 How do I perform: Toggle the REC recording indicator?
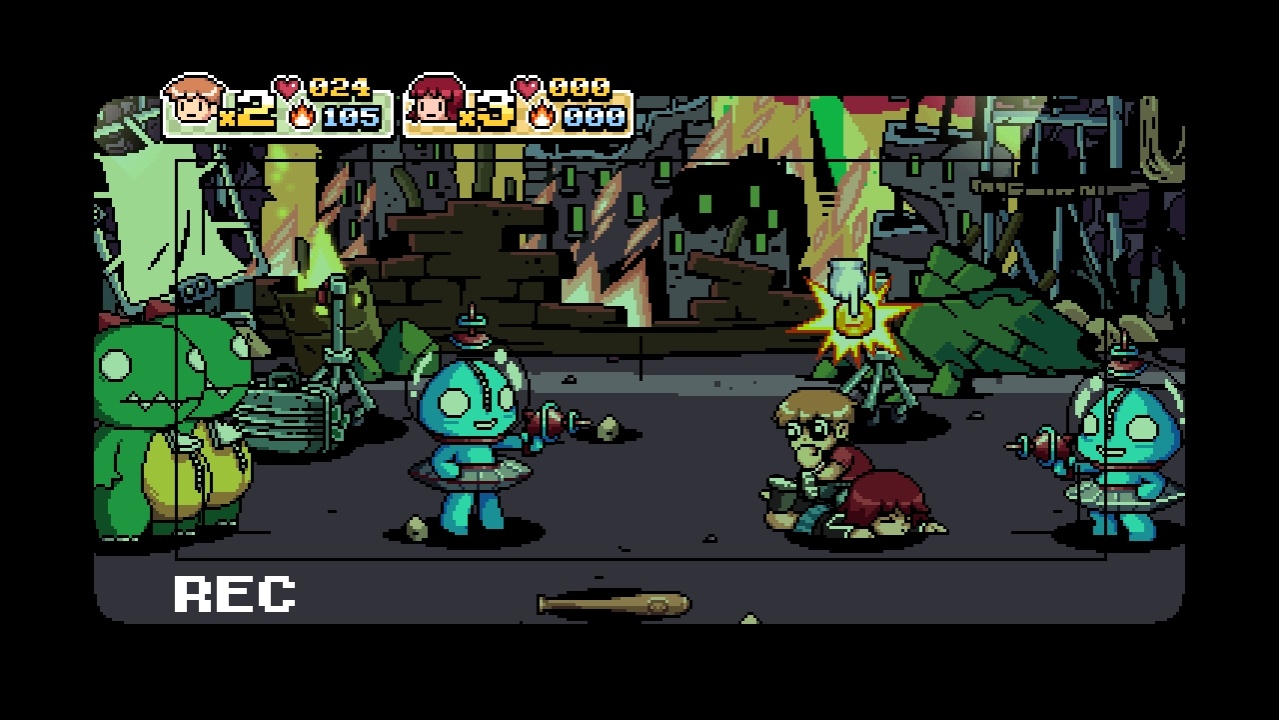point(232,592)
